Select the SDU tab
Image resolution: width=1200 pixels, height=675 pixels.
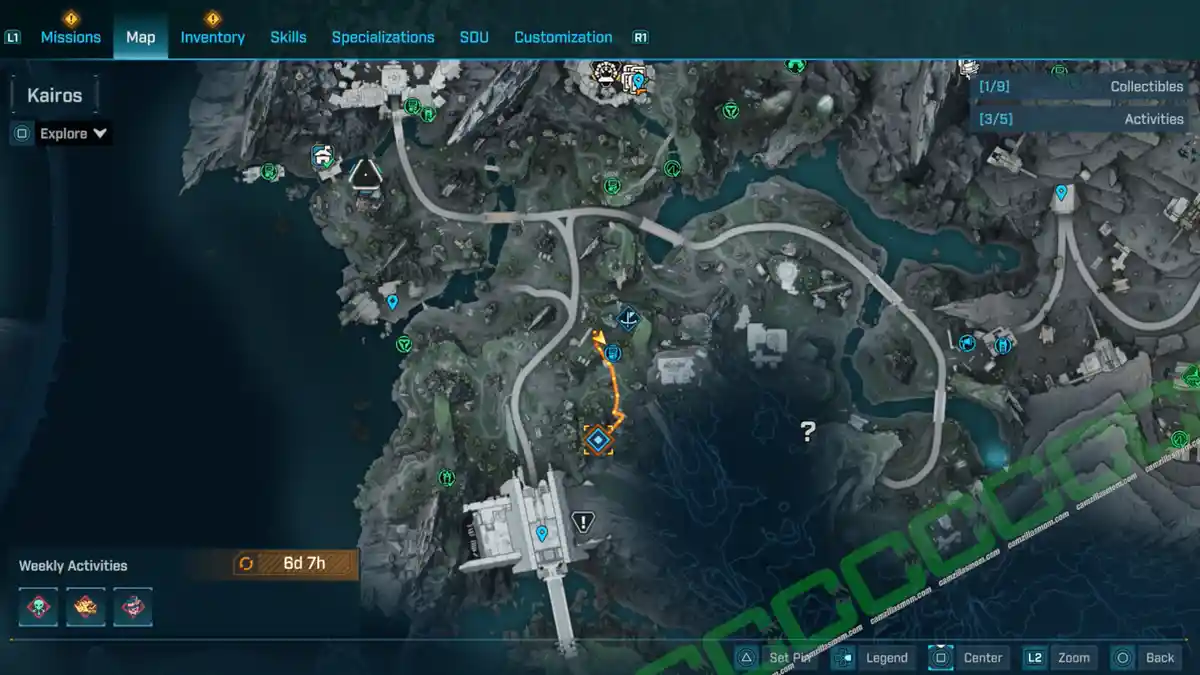point(474,37)
